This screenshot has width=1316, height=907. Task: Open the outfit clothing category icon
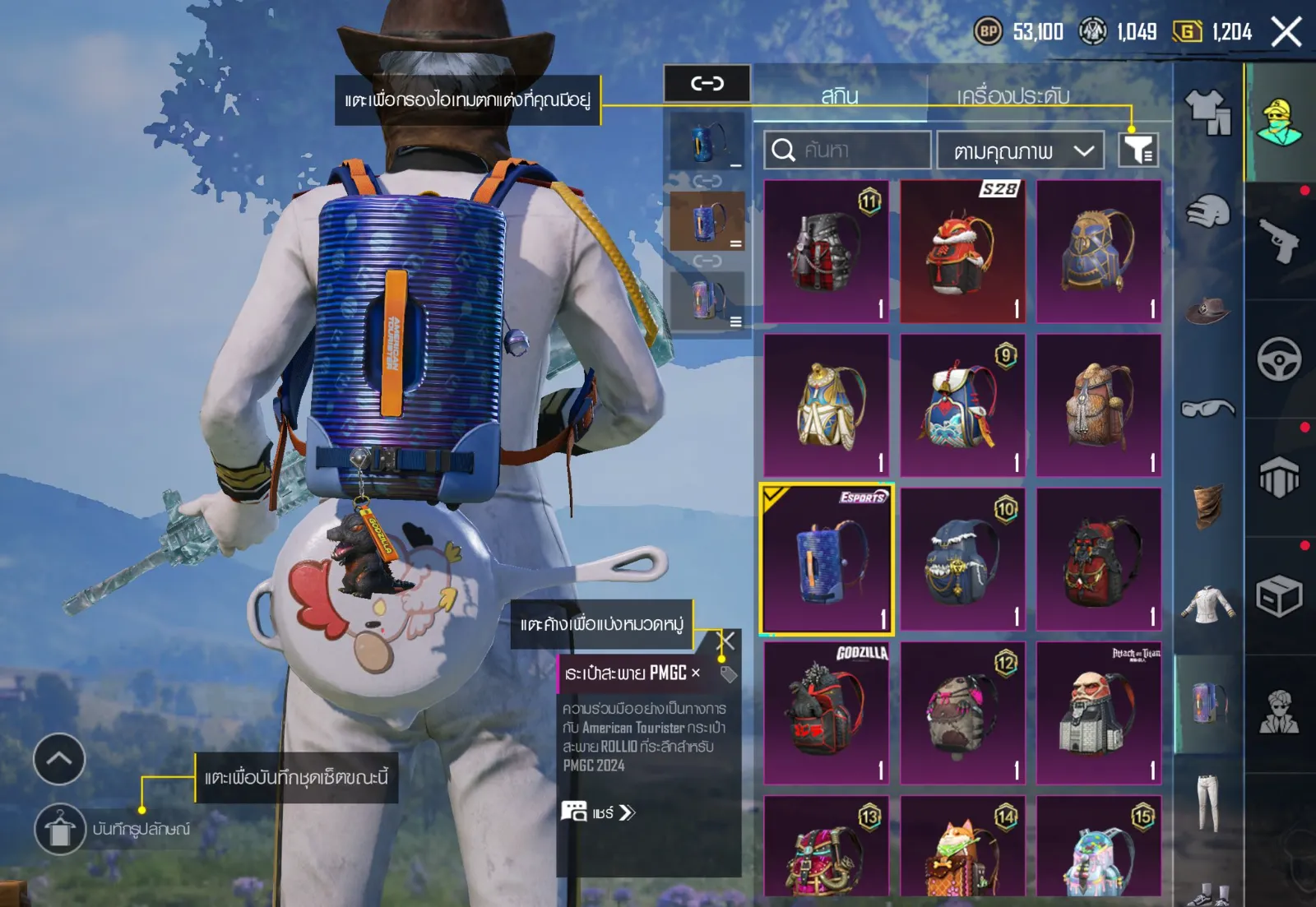pos(1207,111)
